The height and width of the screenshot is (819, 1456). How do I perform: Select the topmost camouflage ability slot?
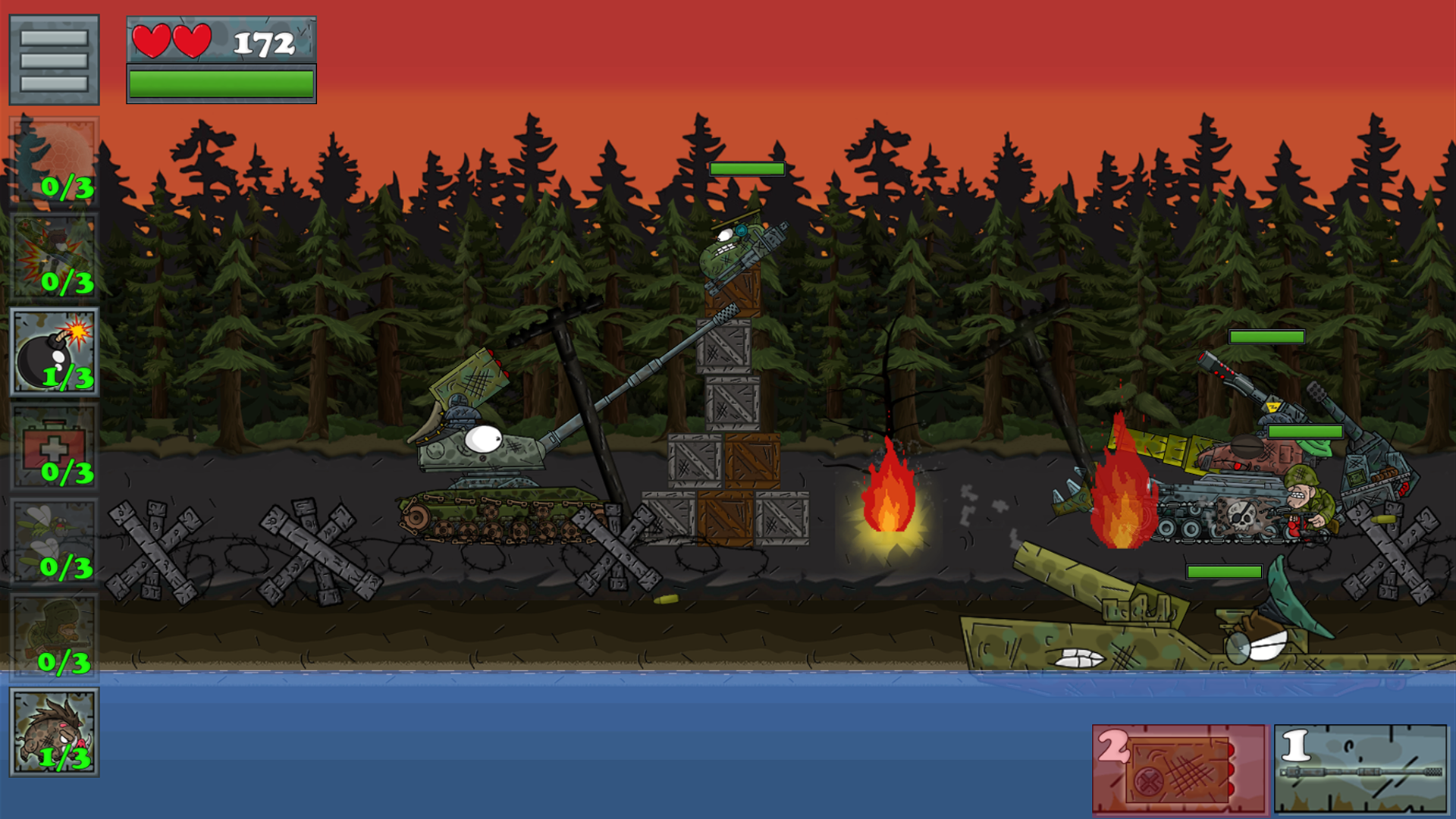click(55, 159)
